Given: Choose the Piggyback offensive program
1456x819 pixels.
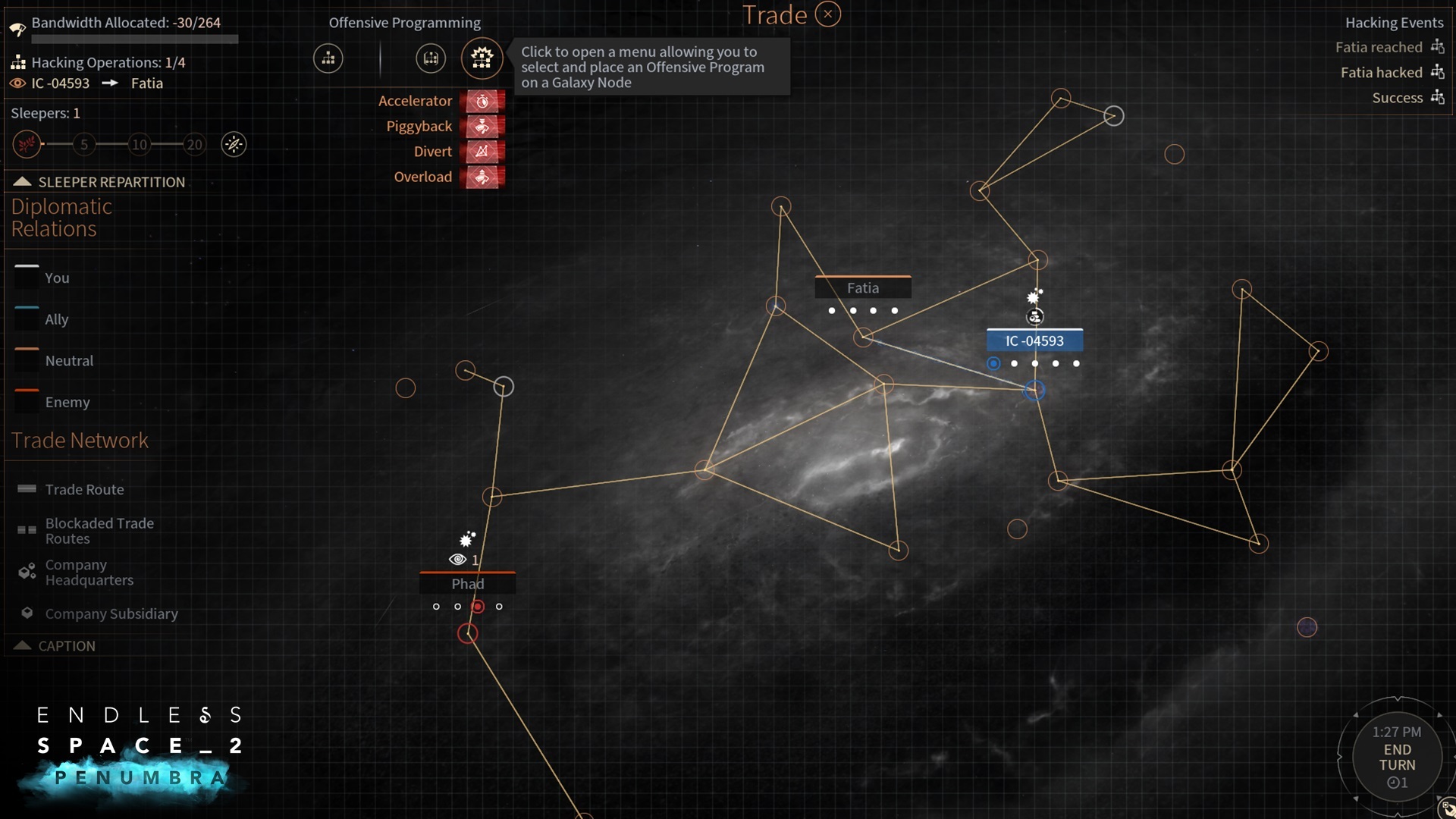Looking at the screenshot, I should click(483, 126).
